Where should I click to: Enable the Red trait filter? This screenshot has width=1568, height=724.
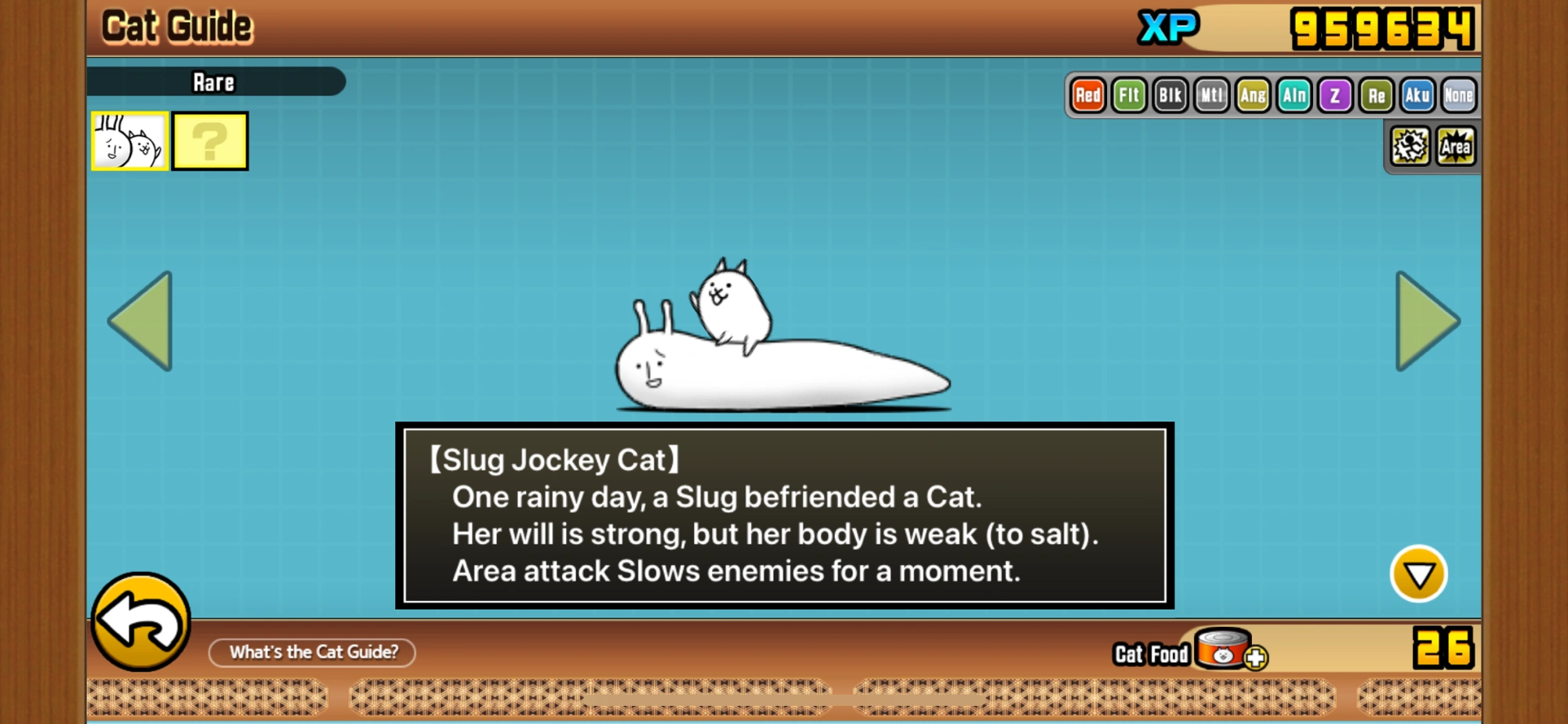point(1089,96)
